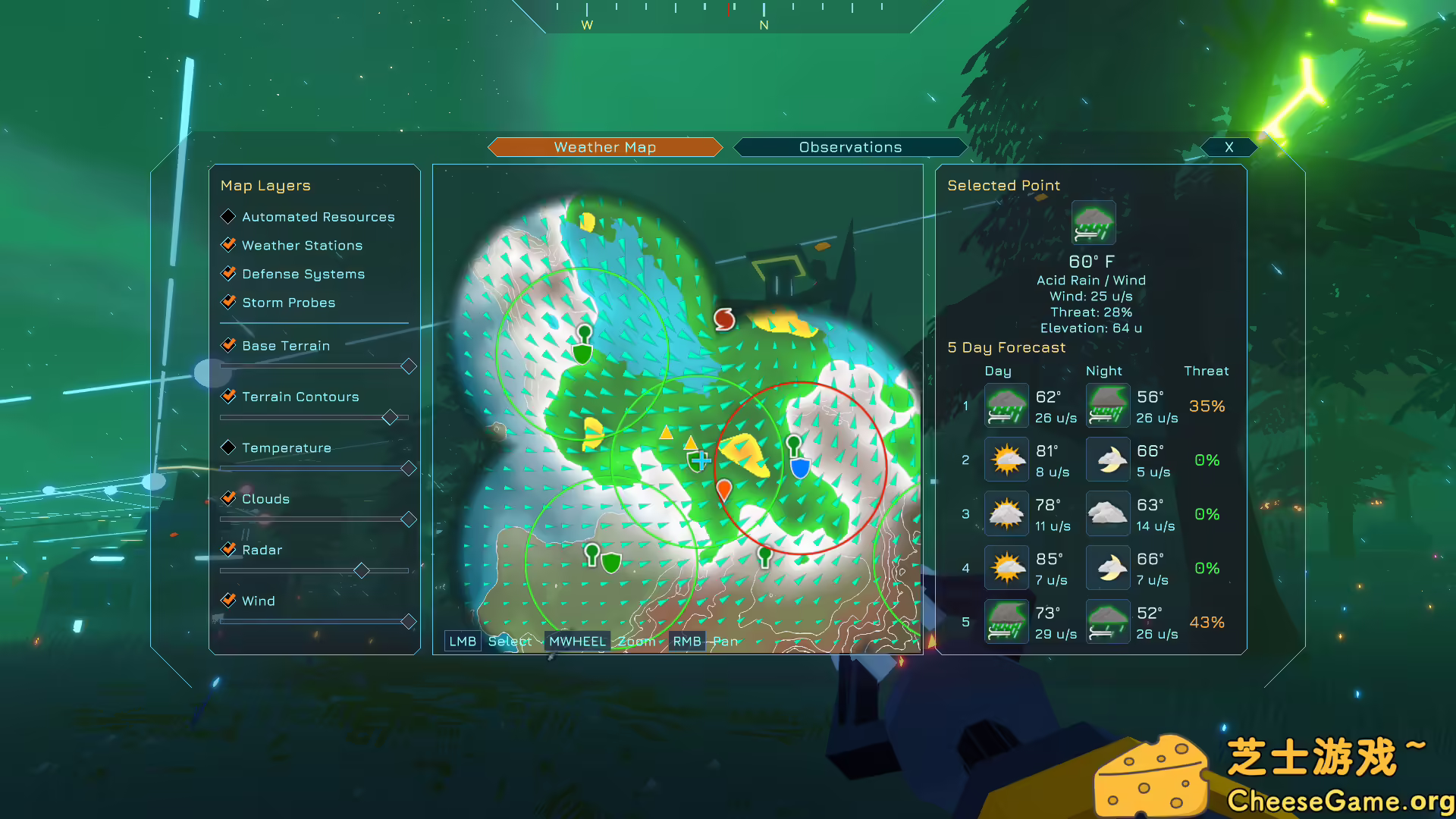Click the crescent moon icon for night 4
The height and width of the screenshot is (819, 1456).
tap(1107, 567)
